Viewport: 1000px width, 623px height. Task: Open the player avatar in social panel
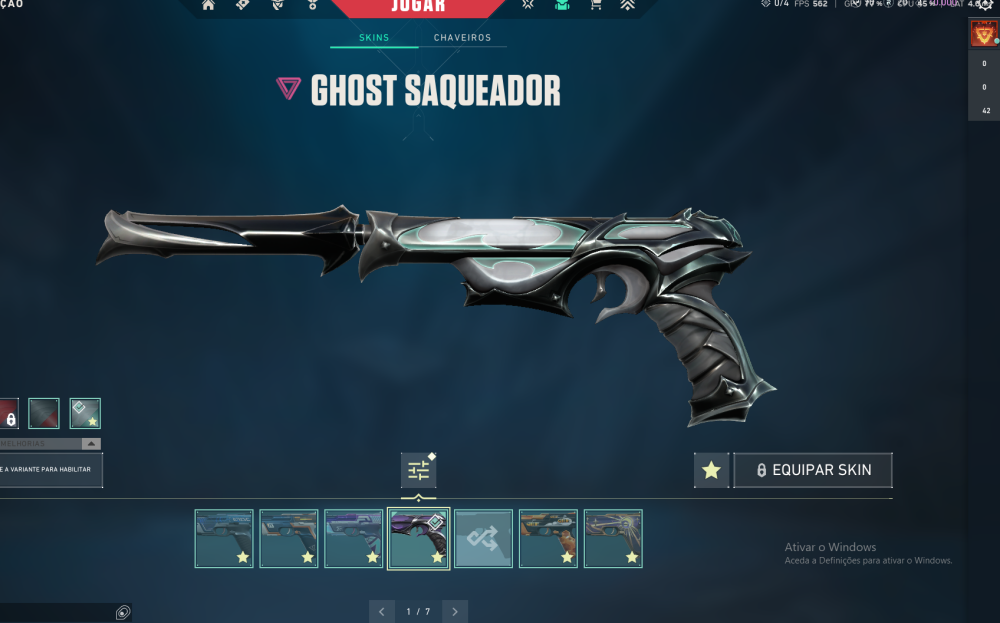point(981,35)
